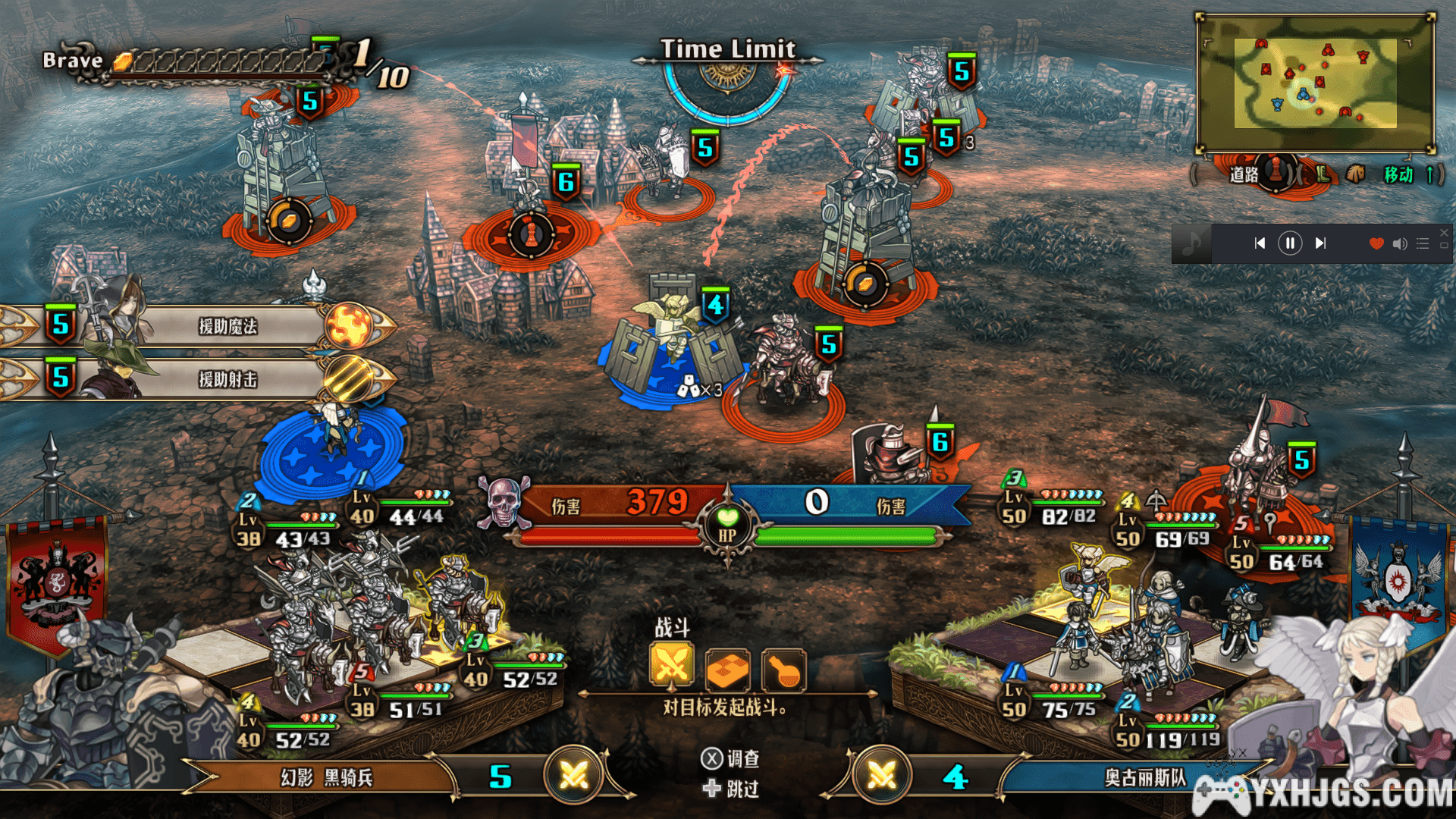Click the battlefield minimap
This screenshot has height=819, width=1456.
pyautogui.click(x=1316, y=83)
